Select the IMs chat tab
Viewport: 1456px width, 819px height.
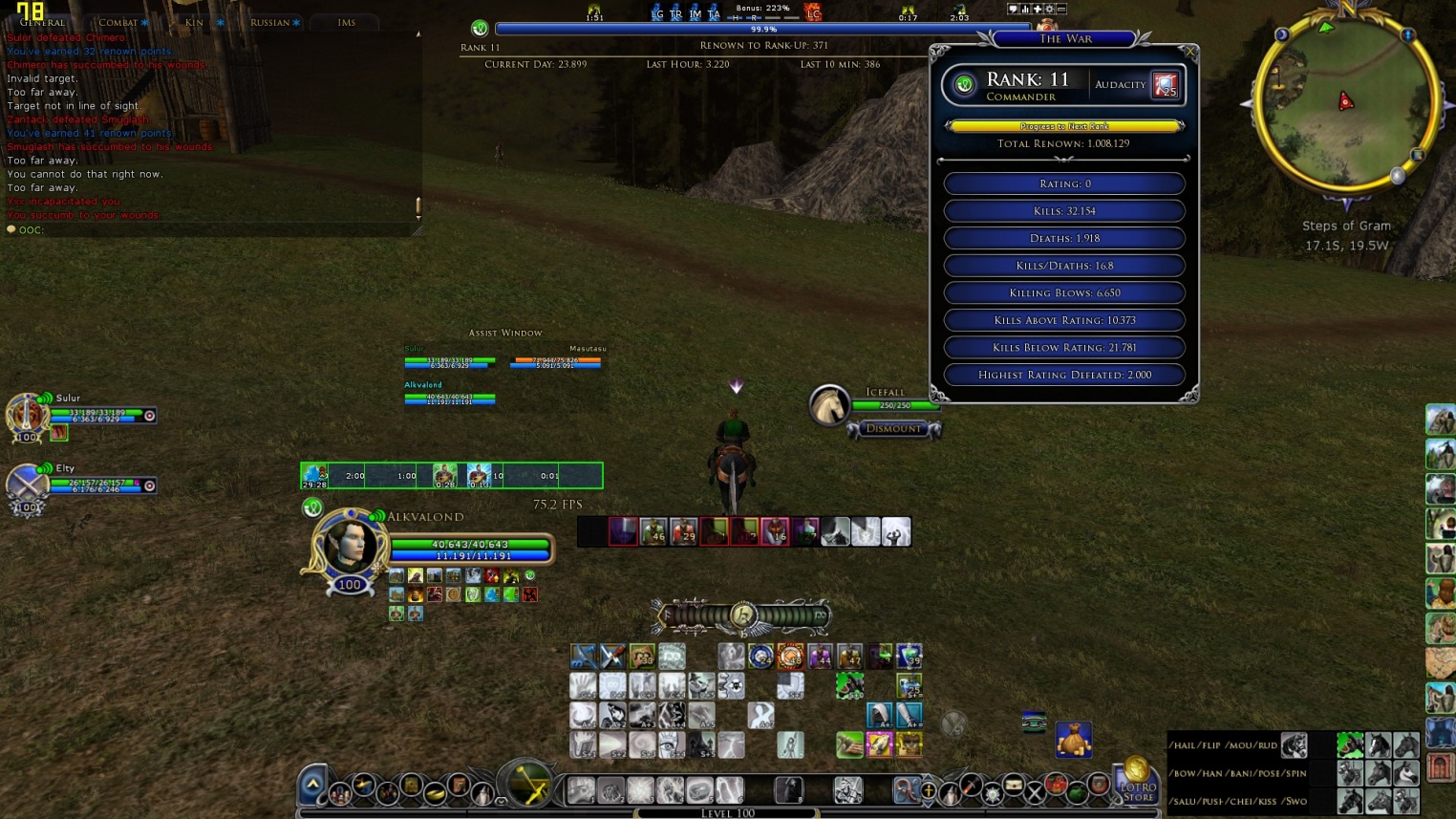[x=346, y=22]
